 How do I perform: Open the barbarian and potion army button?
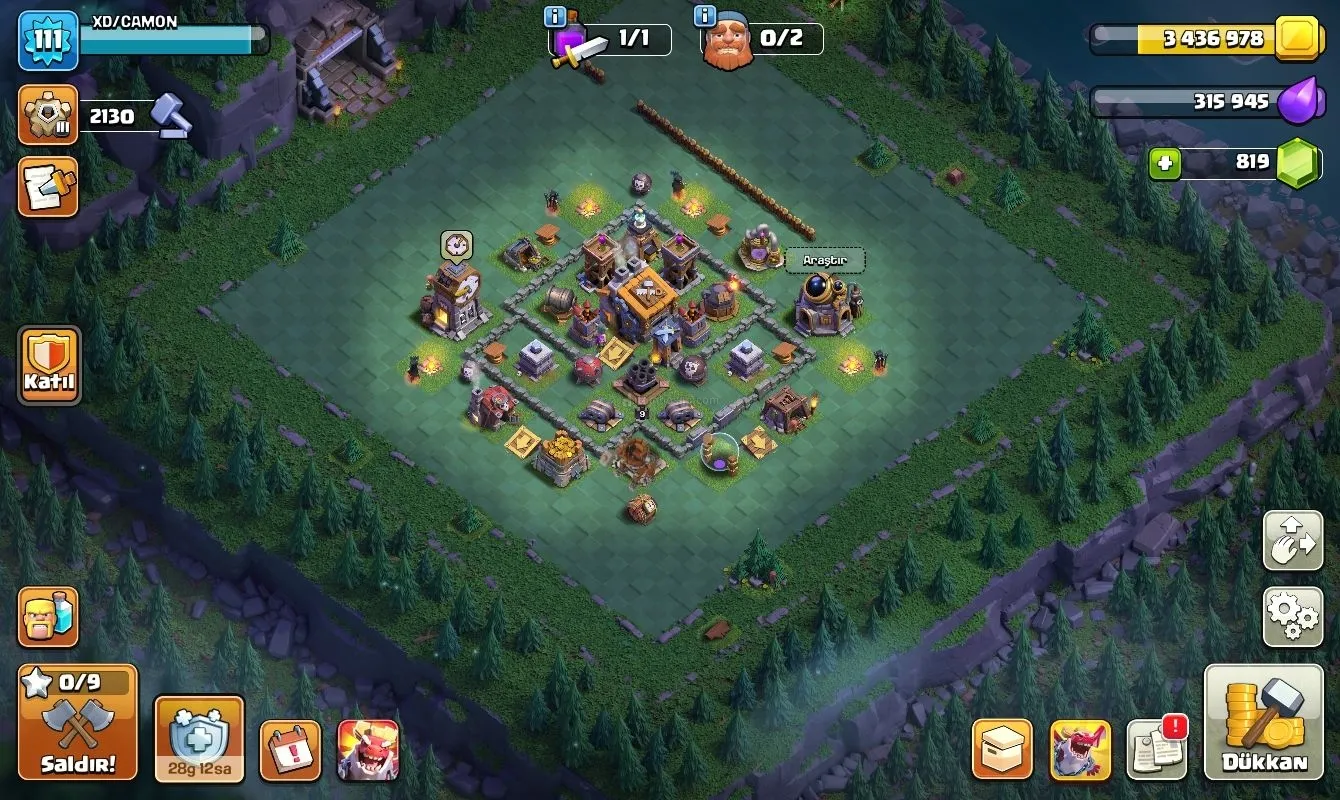click(48, 617)
